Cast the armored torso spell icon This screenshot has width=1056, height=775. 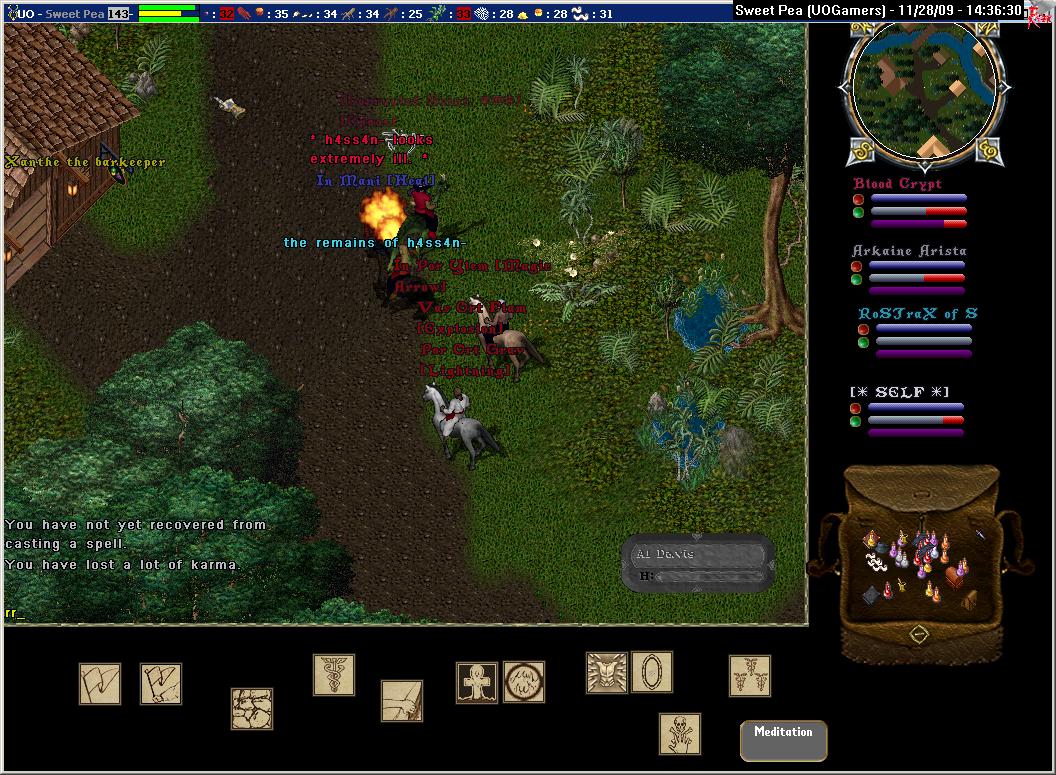tap(606, 673)
